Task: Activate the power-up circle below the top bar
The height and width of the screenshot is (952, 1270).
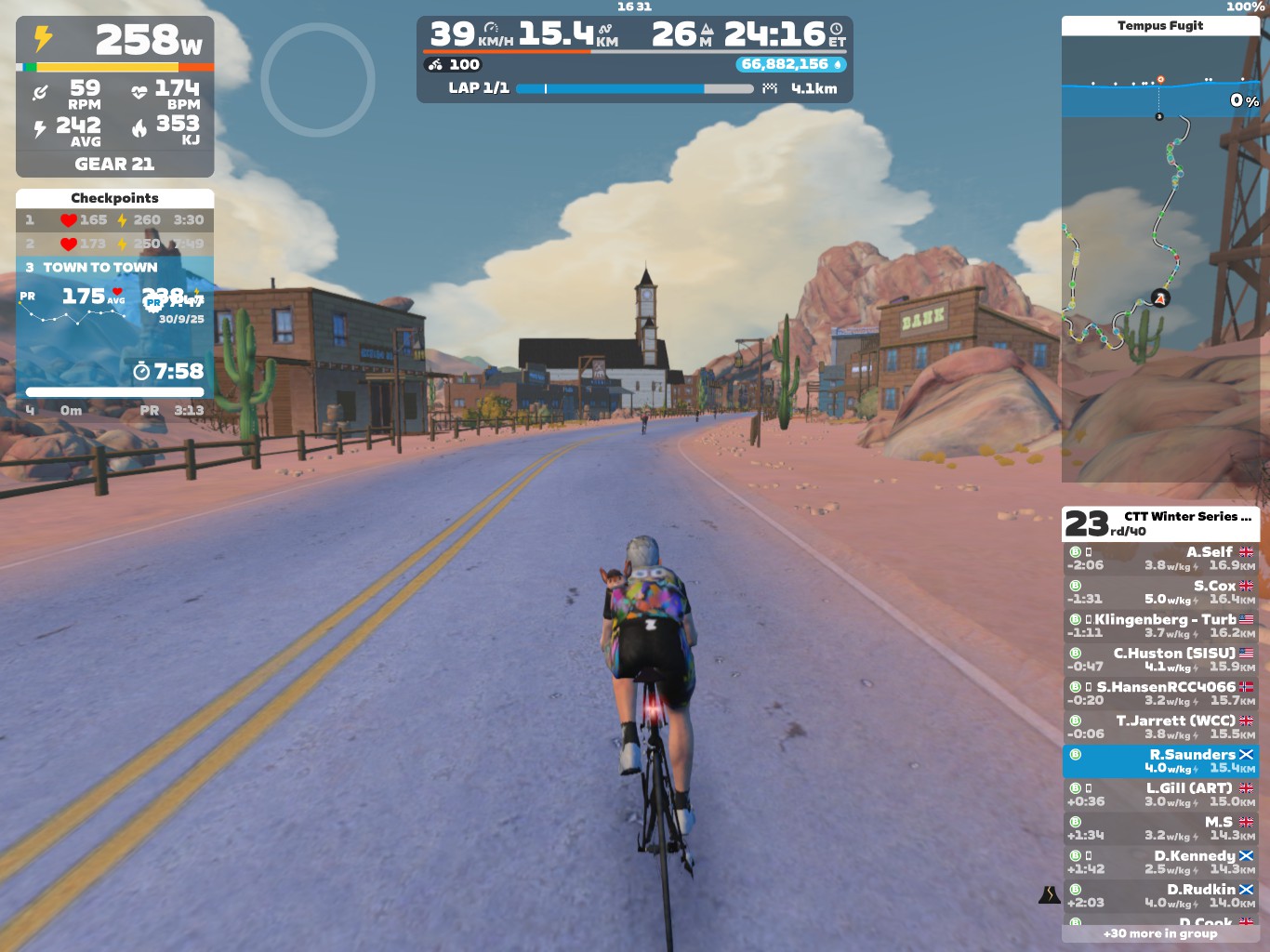Action: [317, 81]
